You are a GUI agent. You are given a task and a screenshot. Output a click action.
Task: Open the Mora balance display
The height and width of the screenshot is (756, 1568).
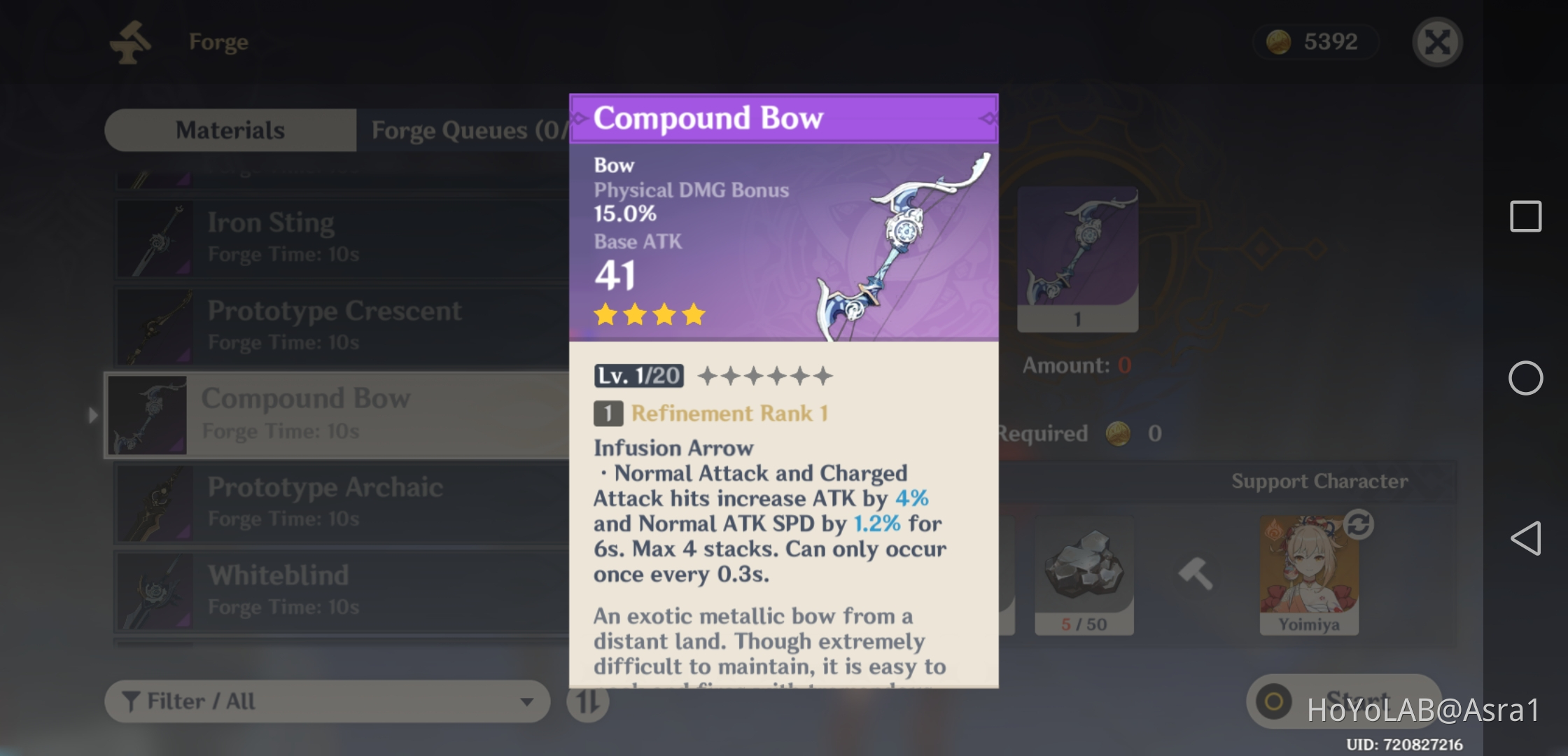tap(1315, 42)
